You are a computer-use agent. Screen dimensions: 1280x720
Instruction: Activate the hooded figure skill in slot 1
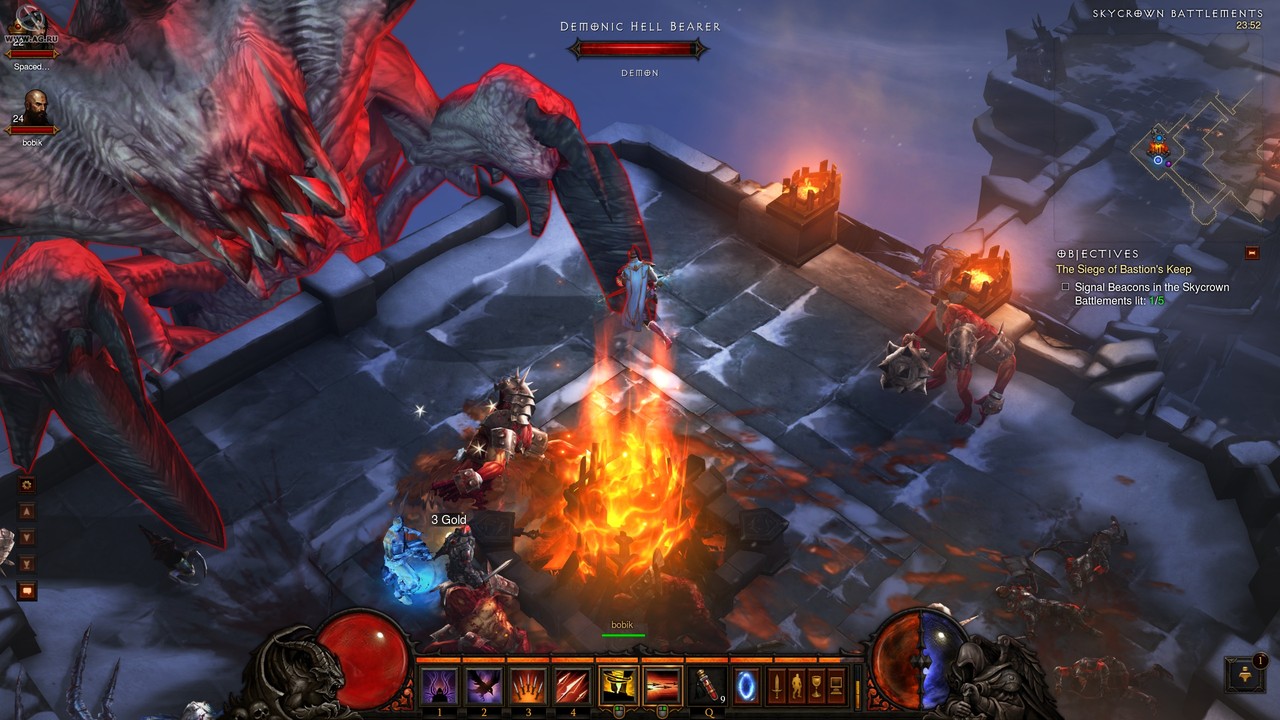439,687
